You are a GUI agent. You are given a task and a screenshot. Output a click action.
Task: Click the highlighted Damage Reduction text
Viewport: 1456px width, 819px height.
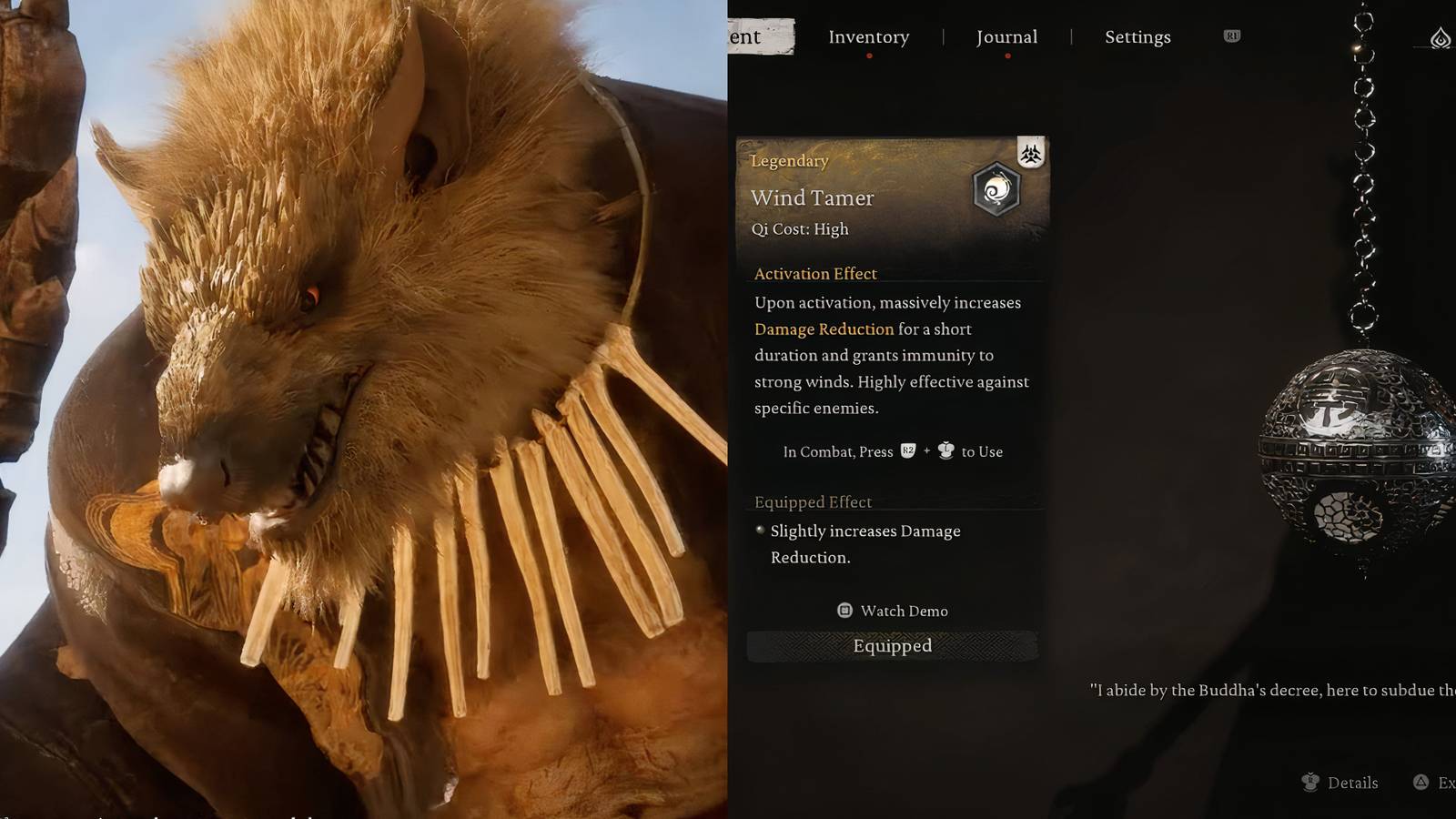tap(824, 329)
